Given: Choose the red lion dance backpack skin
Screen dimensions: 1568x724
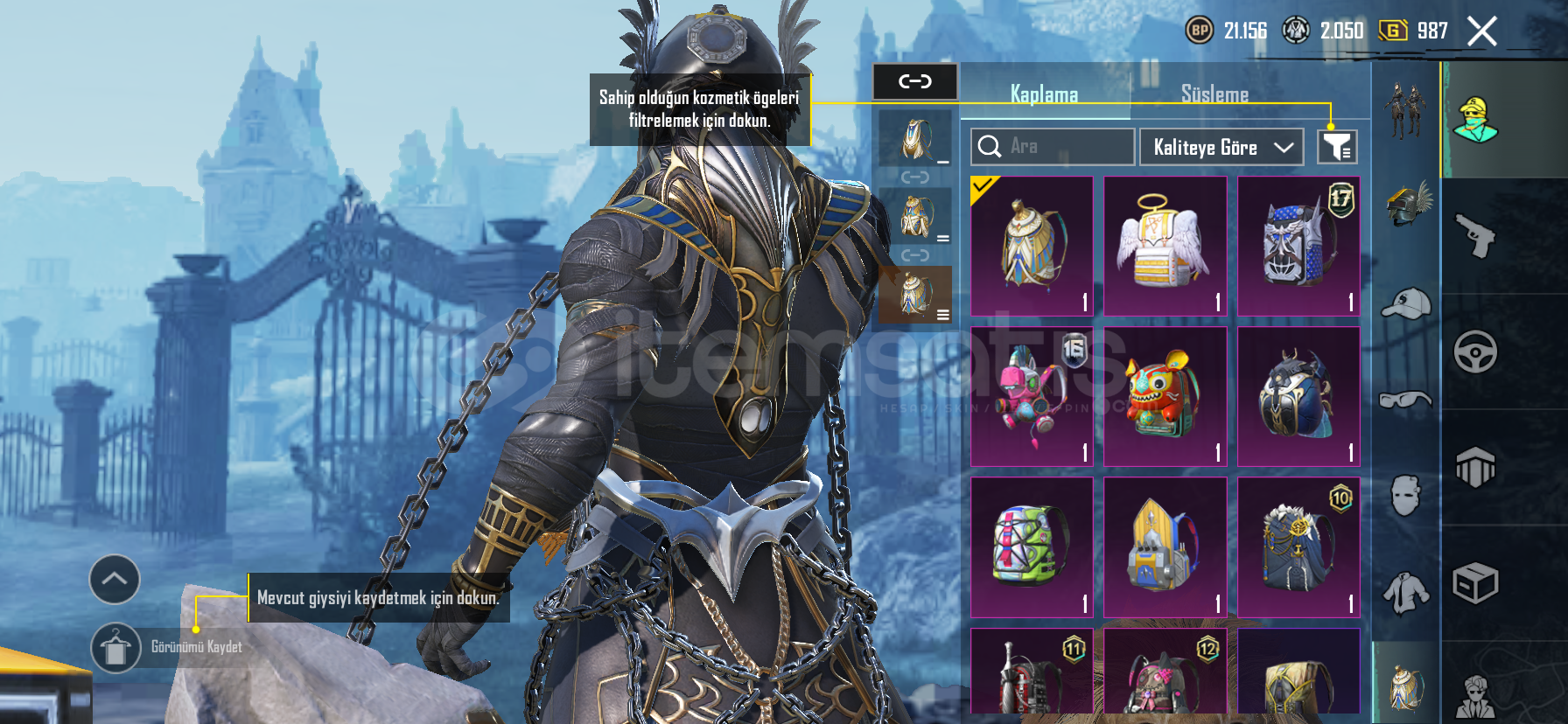Looking at the screenshot, I should 1165,396.
